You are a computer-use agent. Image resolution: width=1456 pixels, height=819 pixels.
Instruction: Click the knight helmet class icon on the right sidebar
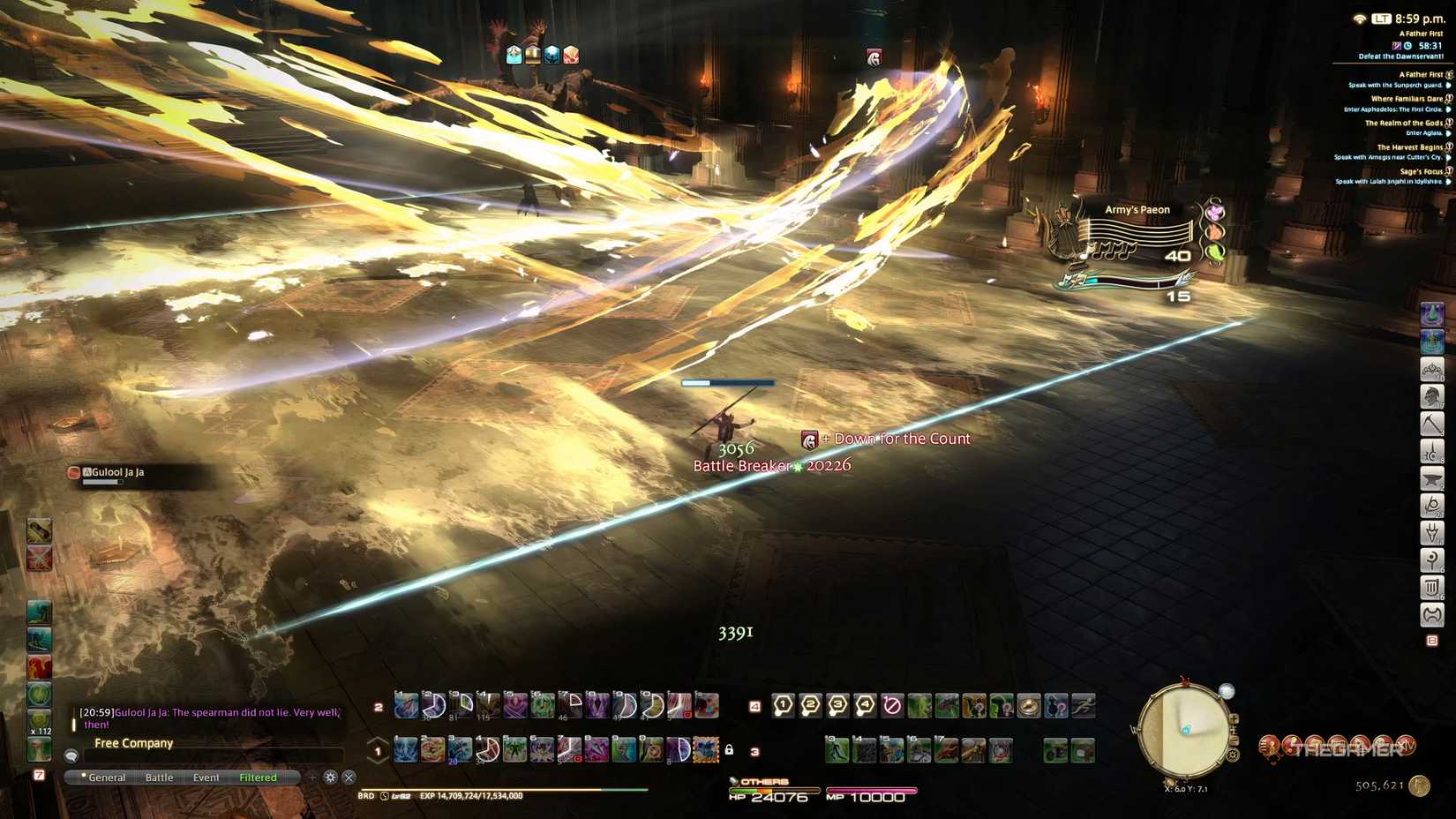(1432, 396)
